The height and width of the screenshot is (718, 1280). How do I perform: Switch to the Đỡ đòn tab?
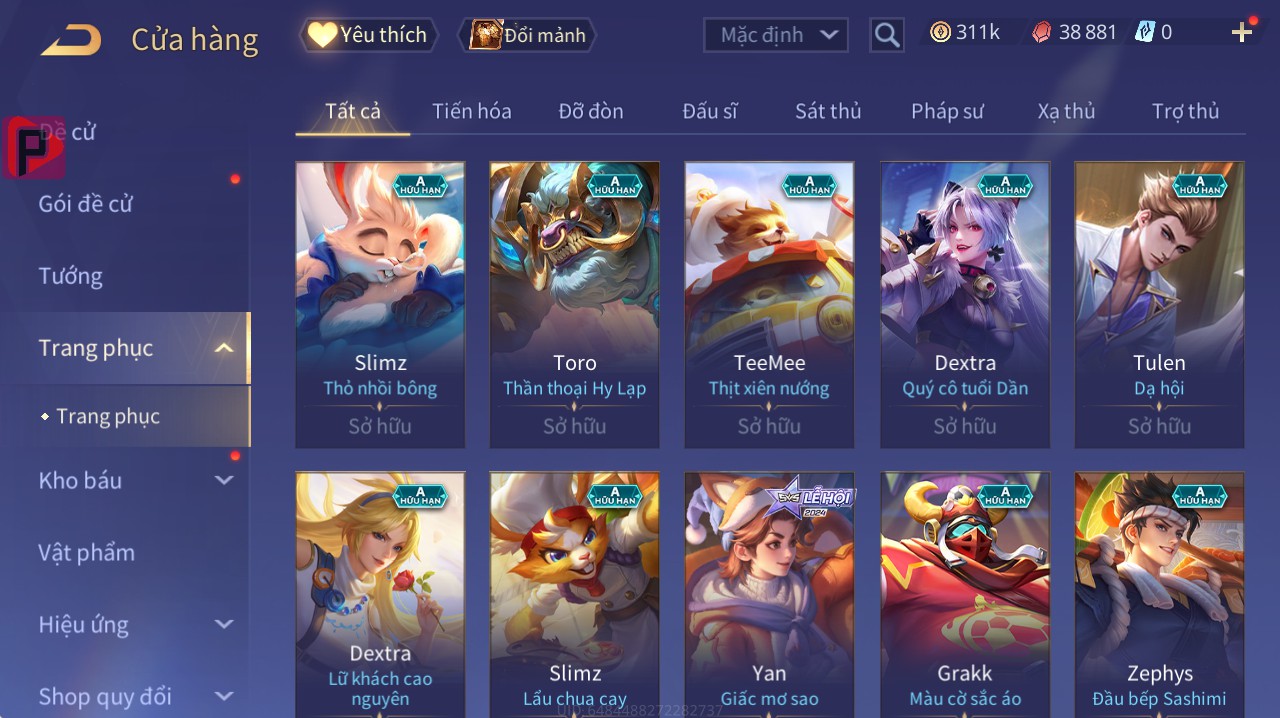tap(590, 111)
